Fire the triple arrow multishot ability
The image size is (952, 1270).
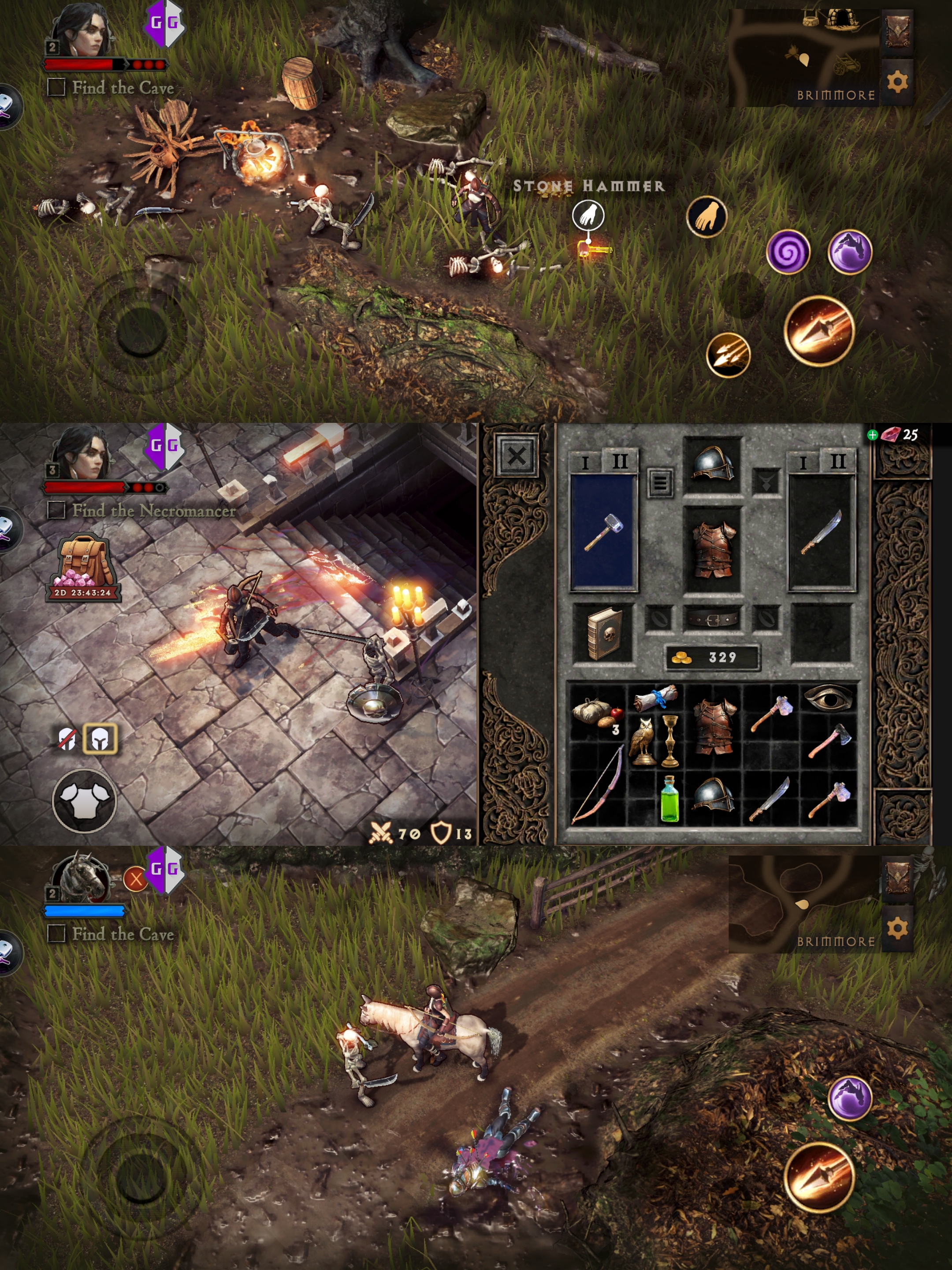[728, 355]
